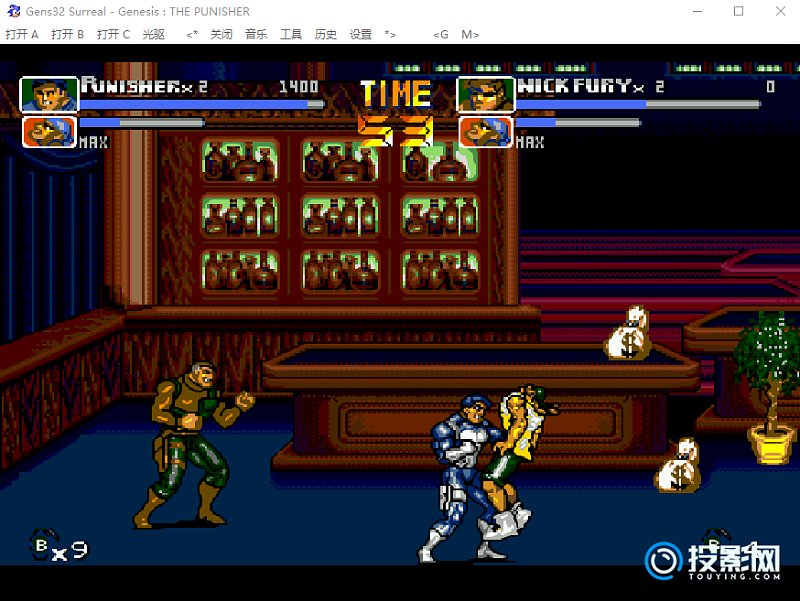800x601 pixels.
Task: Open the 设置 menu in the emulator
Action: [x=360, y=34]
